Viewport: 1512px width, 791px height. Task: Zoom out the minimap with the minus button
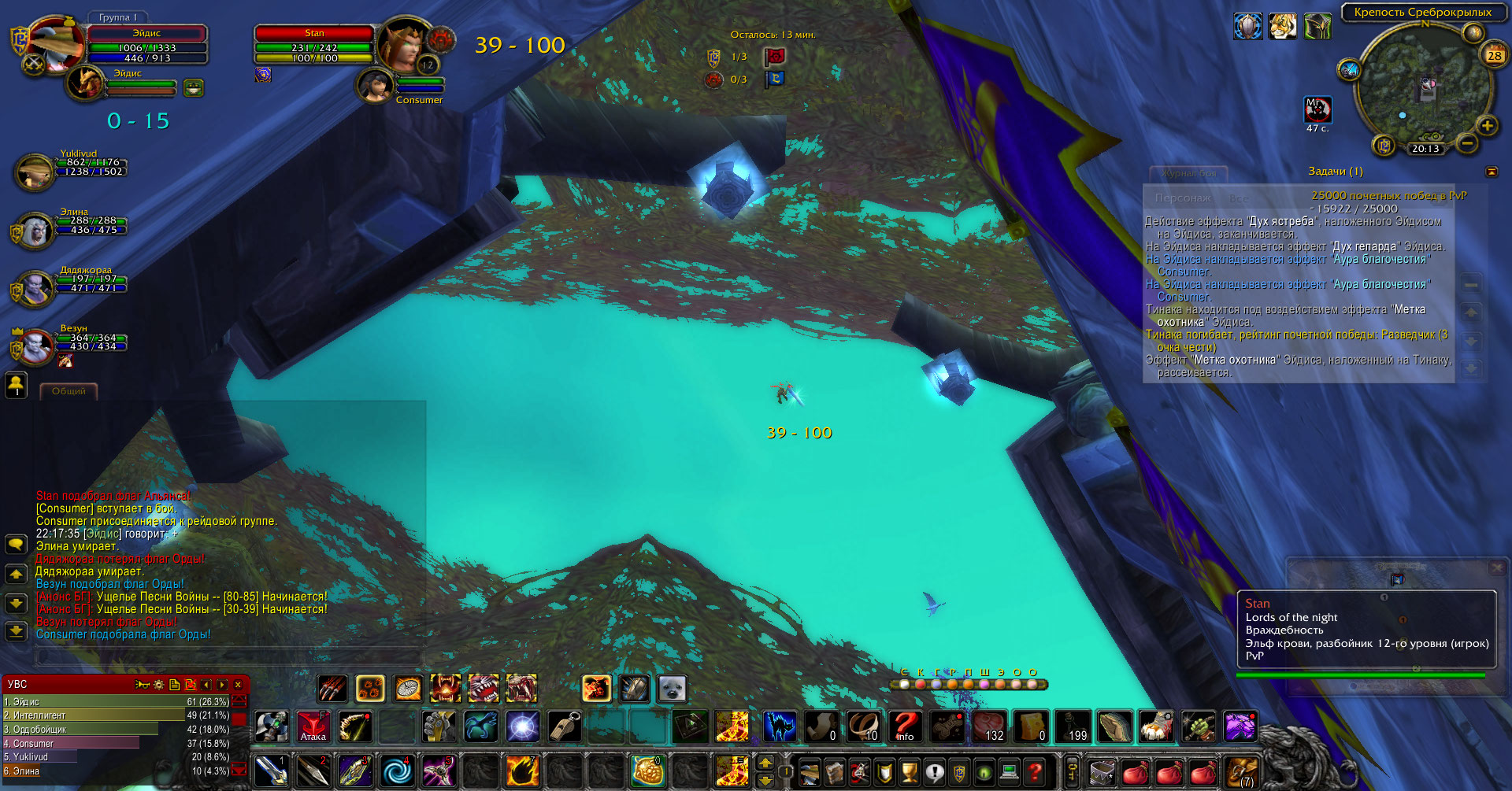1466,144
